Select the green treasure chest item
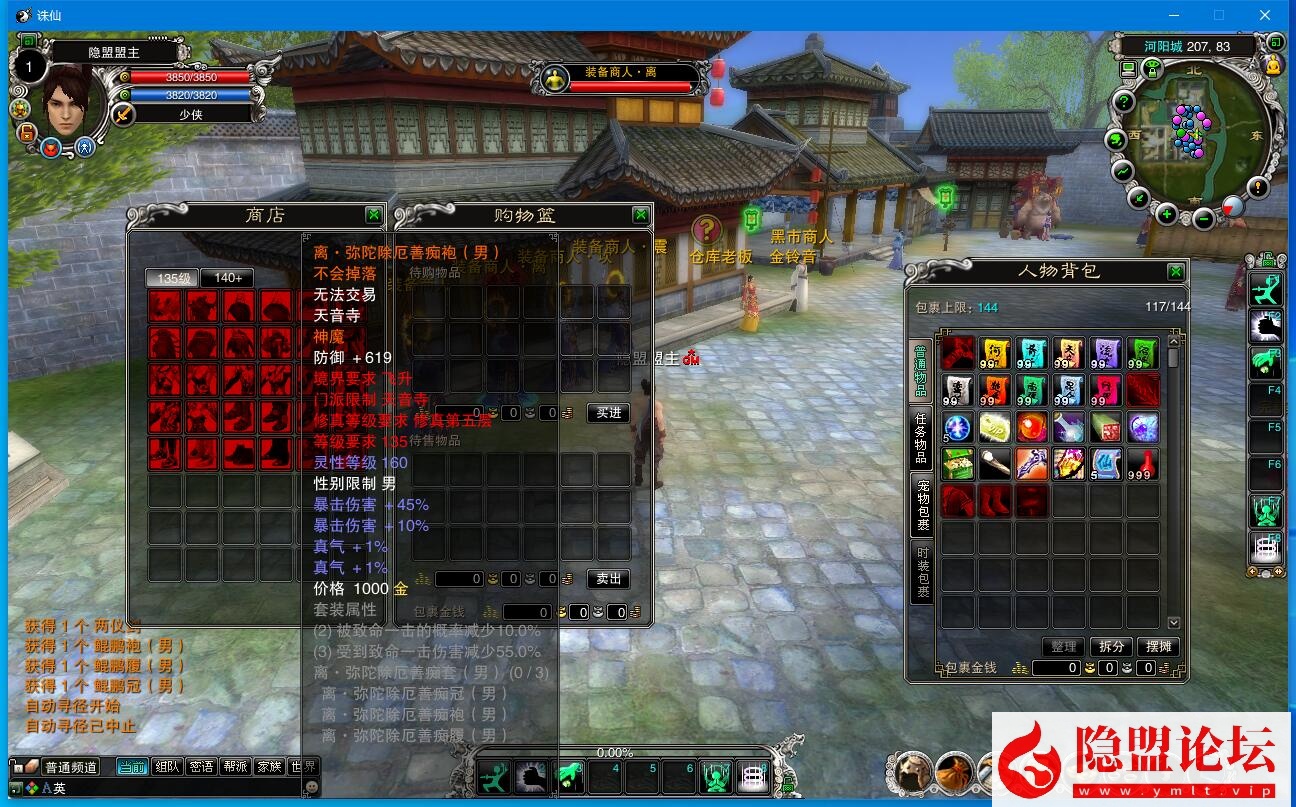1296x807 pixels. tap(958, 464)
